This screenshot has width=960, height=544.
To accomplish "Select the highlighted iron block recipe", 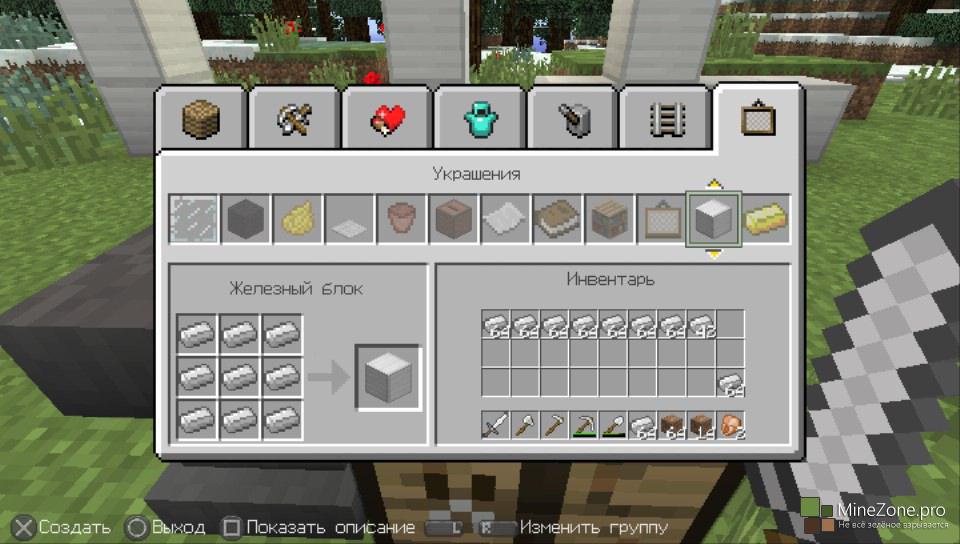I will pos(712,219).
